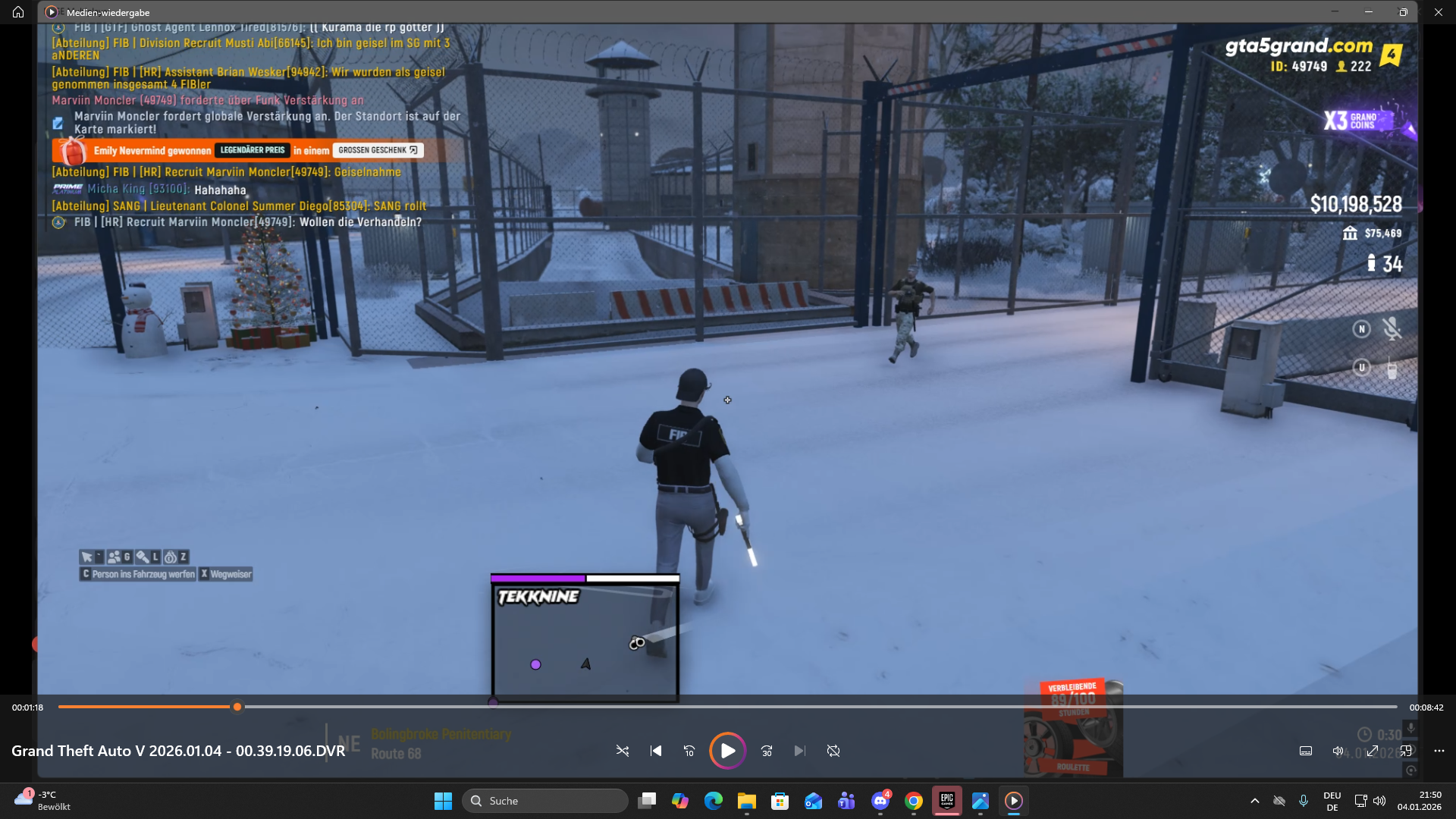Go to the previous video

coord(656,751)
